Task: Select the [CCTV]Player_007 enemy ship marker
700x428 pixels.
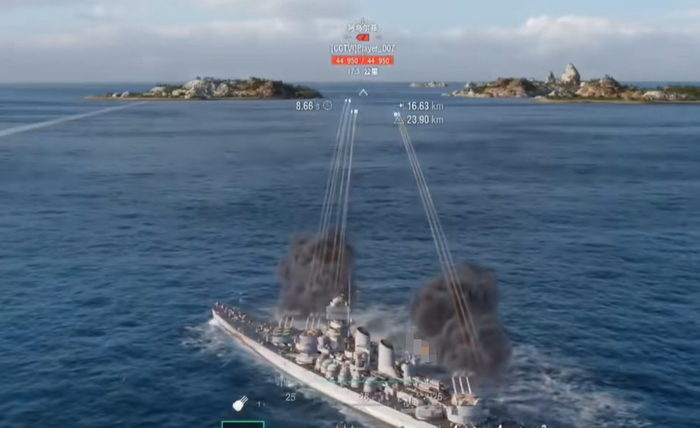Action: point(362,48)
